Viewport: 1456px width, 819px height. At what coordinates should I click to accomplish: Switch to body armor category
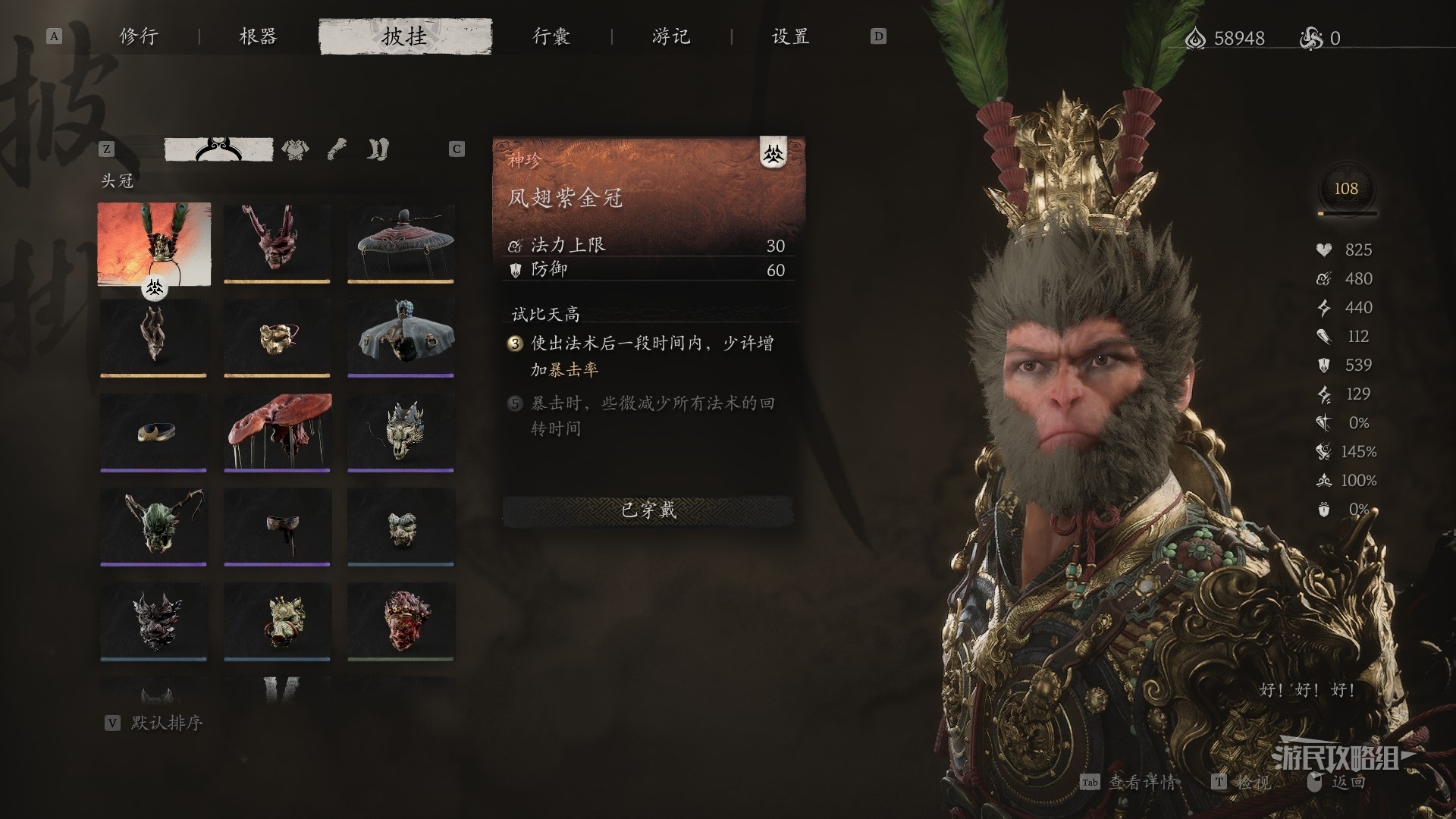[x=295, y=149]
